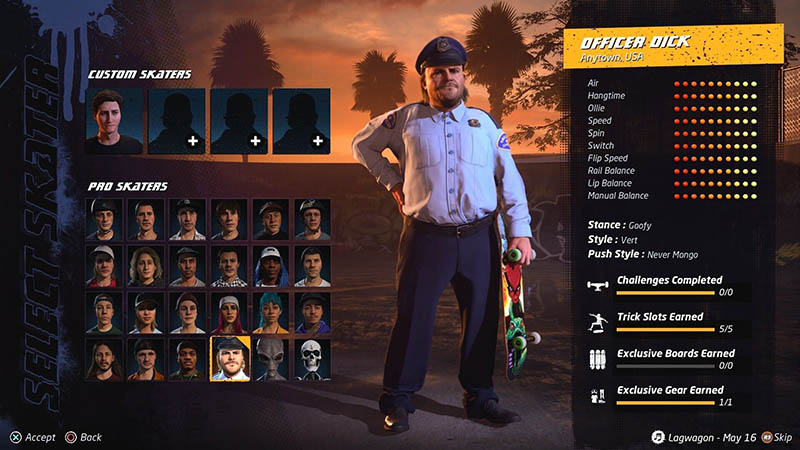Select the blonde long-haired pro skater
Viewport: 800px width, 450px height.
146,266
